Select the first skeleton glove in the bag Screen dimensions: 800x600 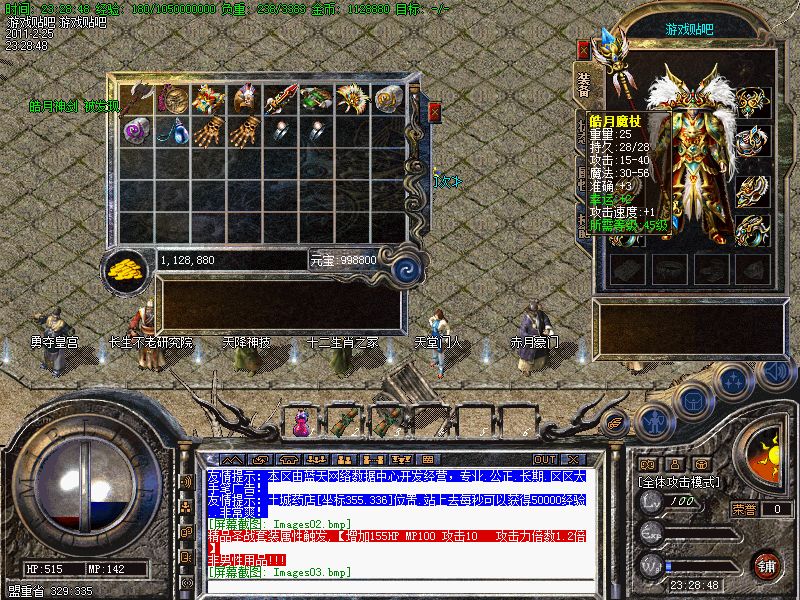pos(210,129)
